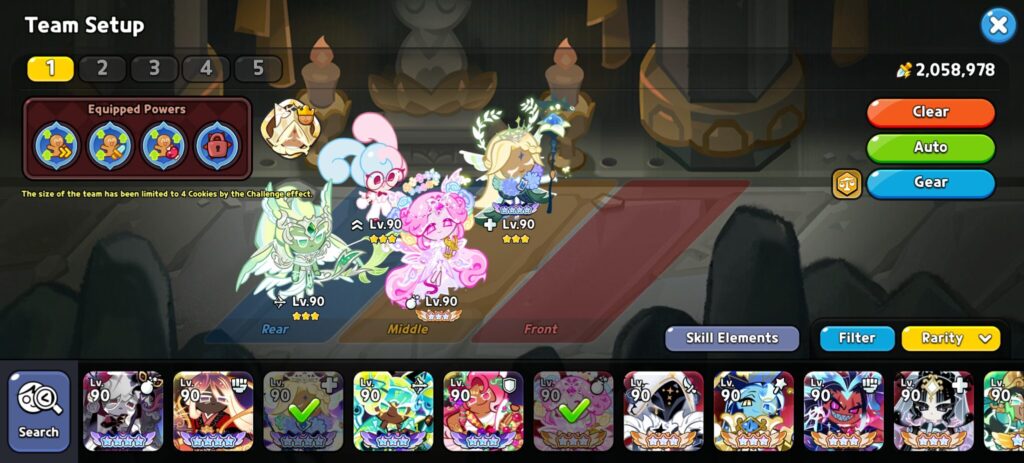Switch to team preset 2
Image resolution: width=1024 pixels, height=463 pixels.
101,68
